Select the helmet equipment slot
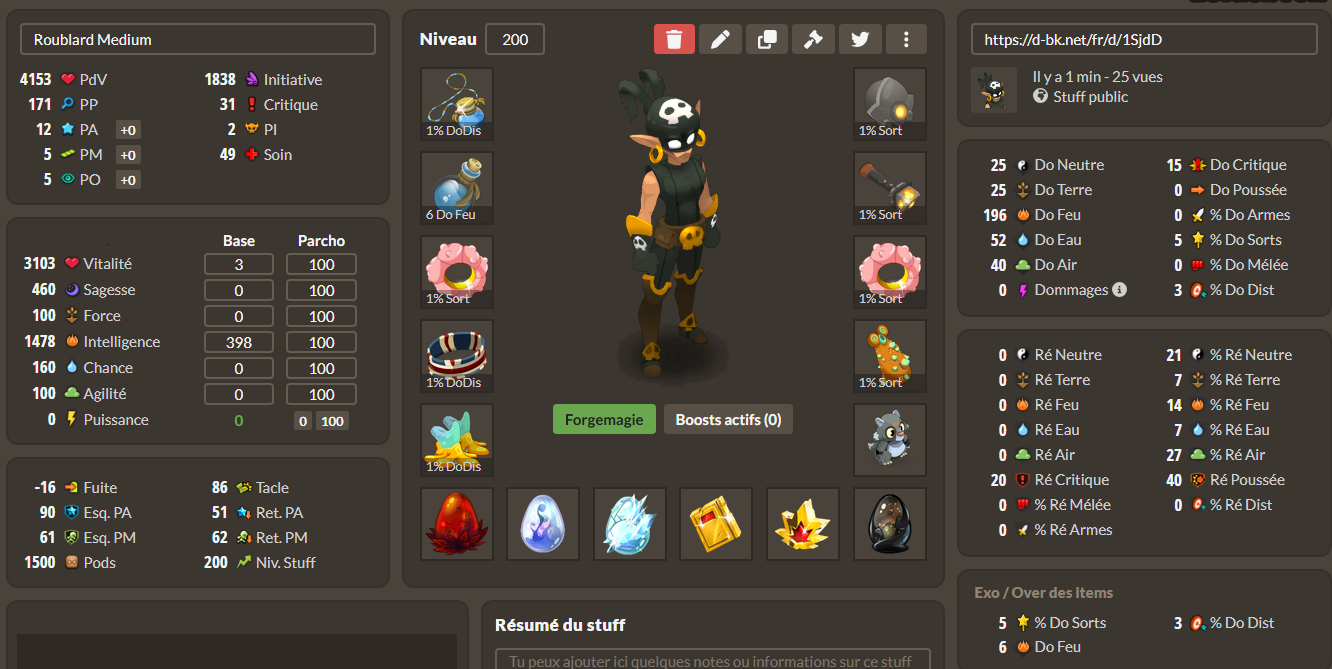Screen dimensions: 1332x669 point(889,104)
